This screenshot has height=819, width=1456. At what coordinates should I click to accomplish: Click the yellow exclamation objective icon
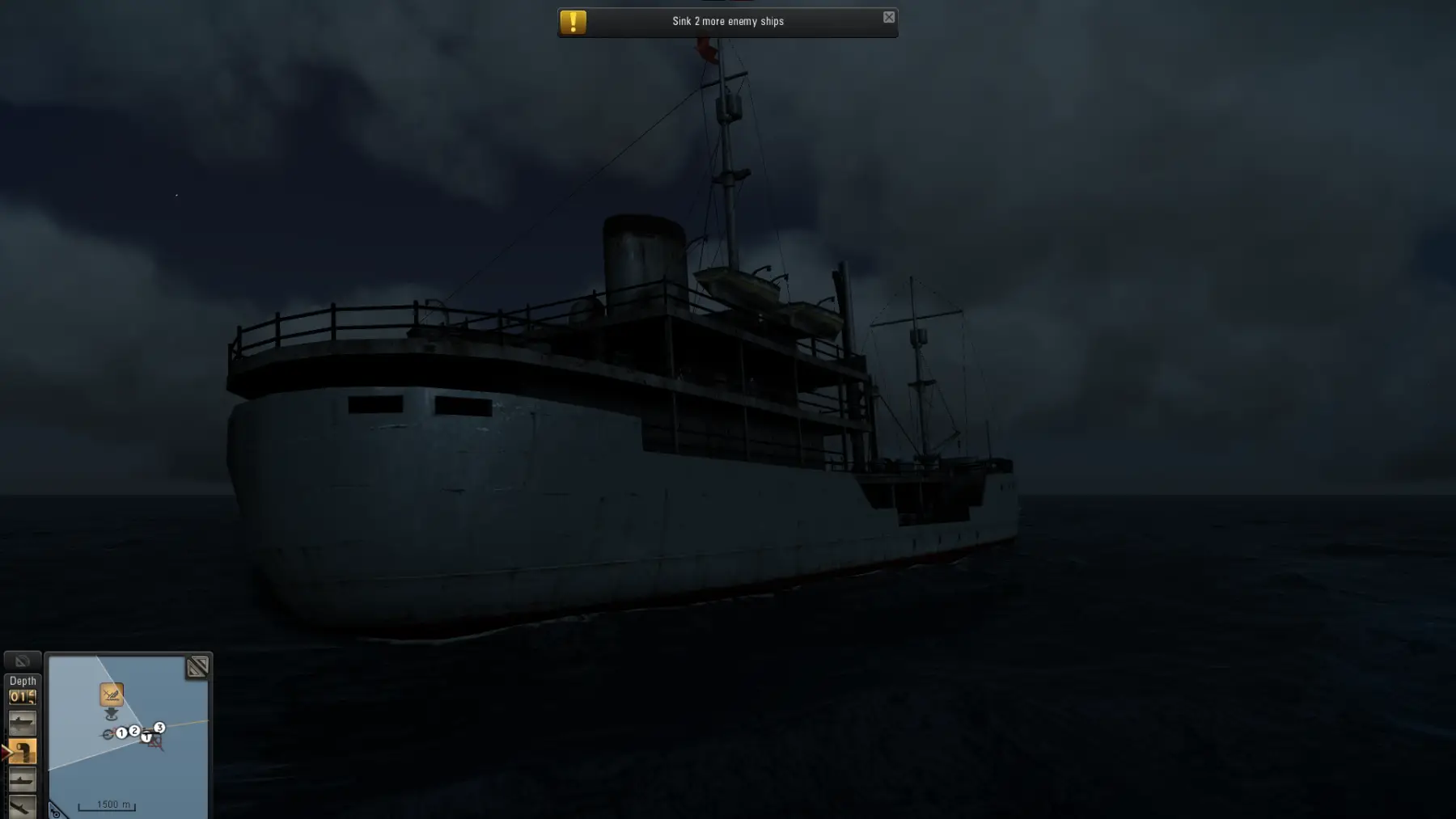pos(573,22)
